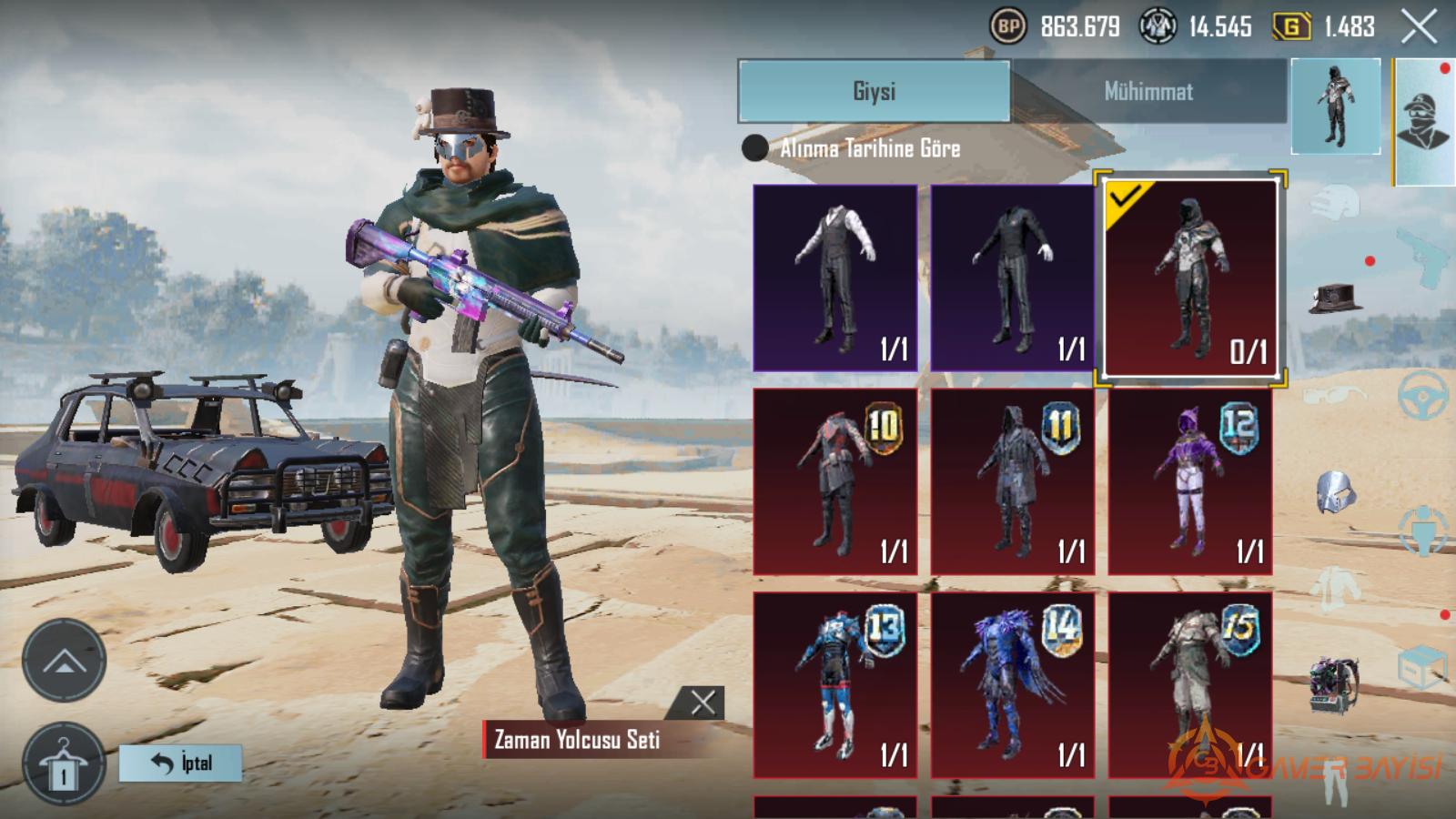Select the white shirt and vest suit outfit
Viewport: 1456px width, 819px height.
[x=835, y=278]
